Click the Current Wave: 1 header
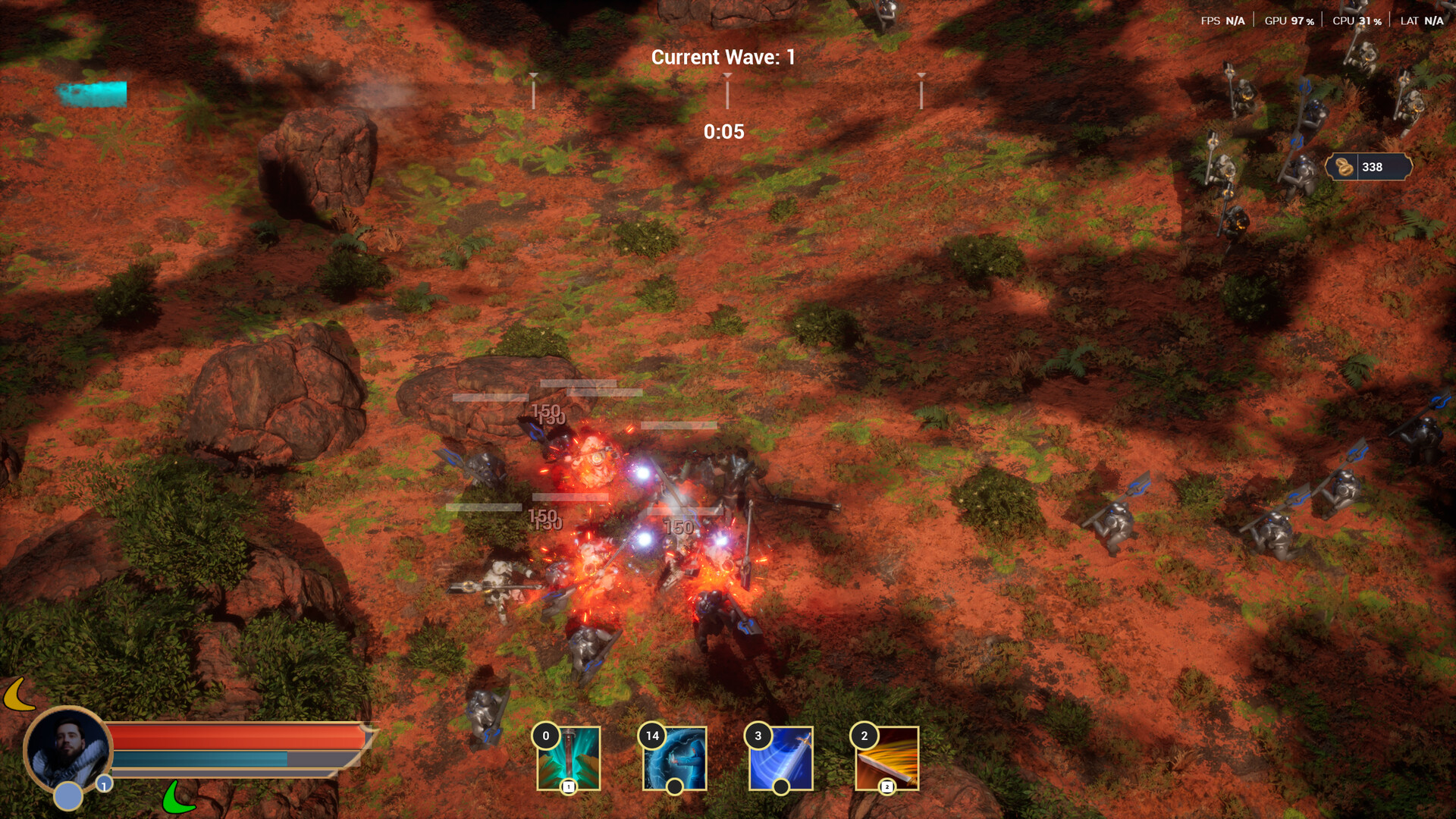 click(x=723, y=56)
